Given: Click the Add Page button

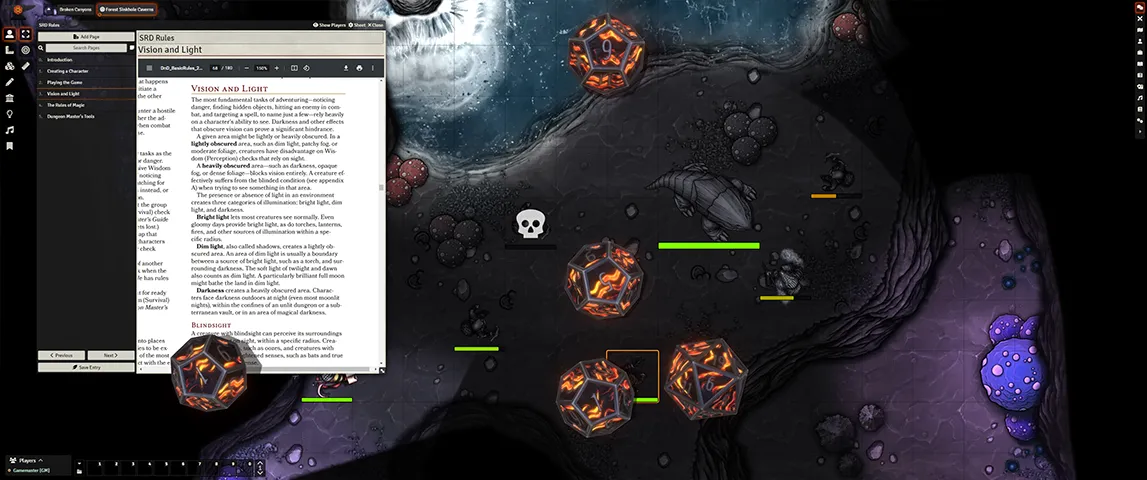Looking at the screenshot, I should tap(86, 36).
